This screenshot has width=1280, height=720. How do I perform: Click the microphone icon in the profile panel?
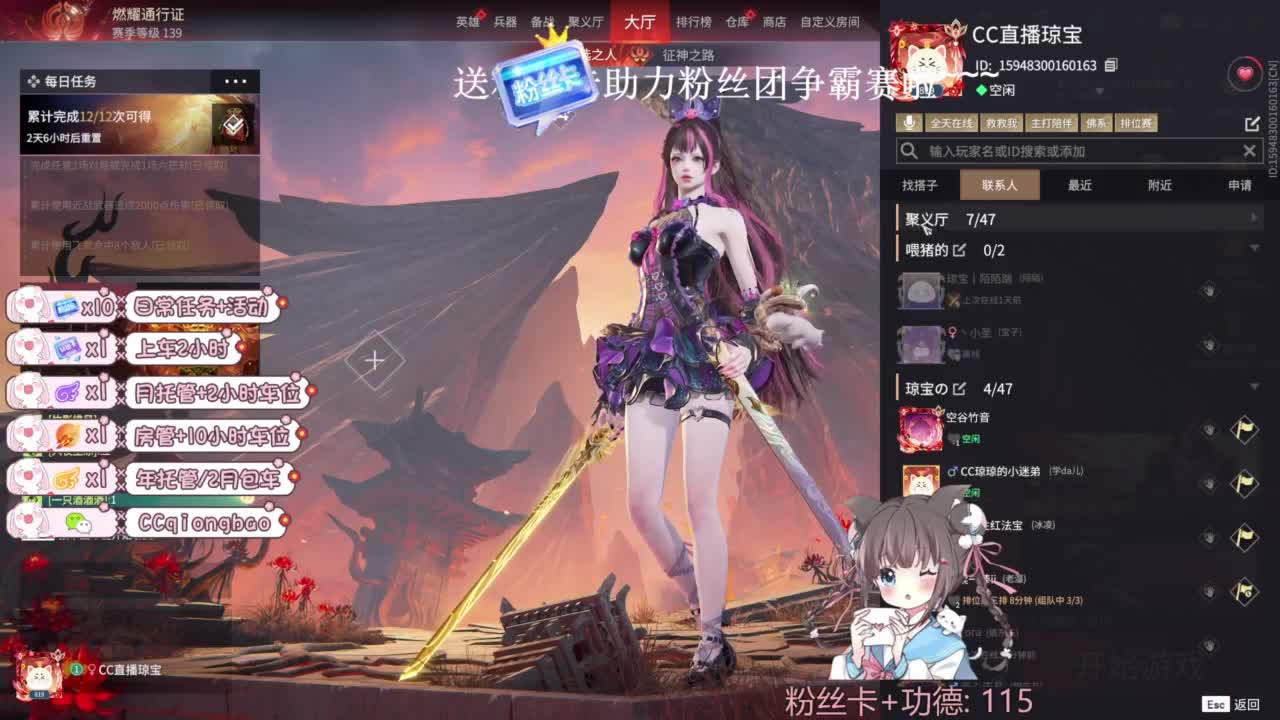[x=909, y=122]
